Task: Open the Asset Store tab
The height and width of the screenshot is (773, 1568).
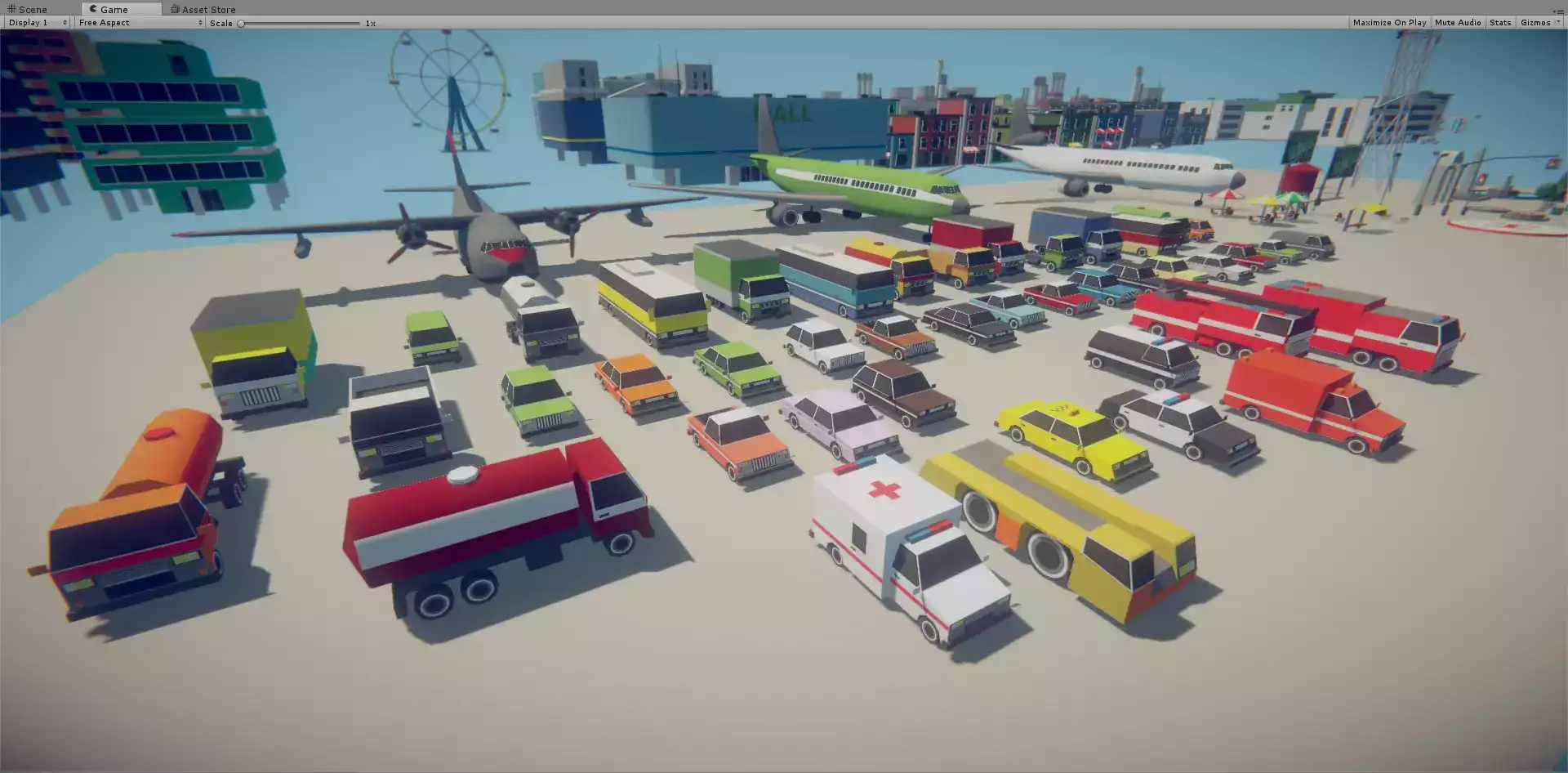Action: pos(203,10)
